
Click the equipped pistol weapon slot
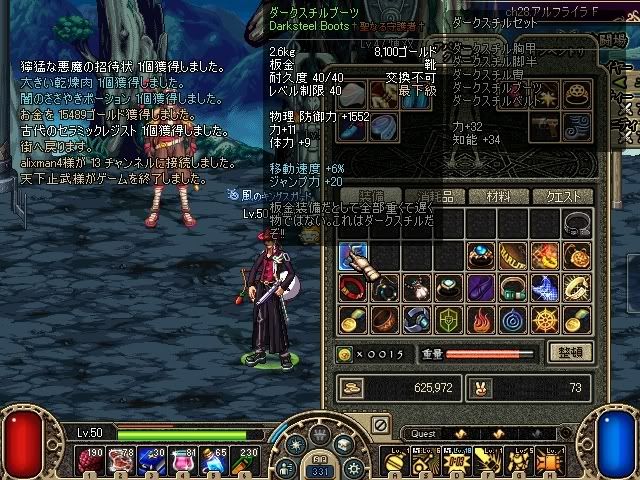point(545,126)
